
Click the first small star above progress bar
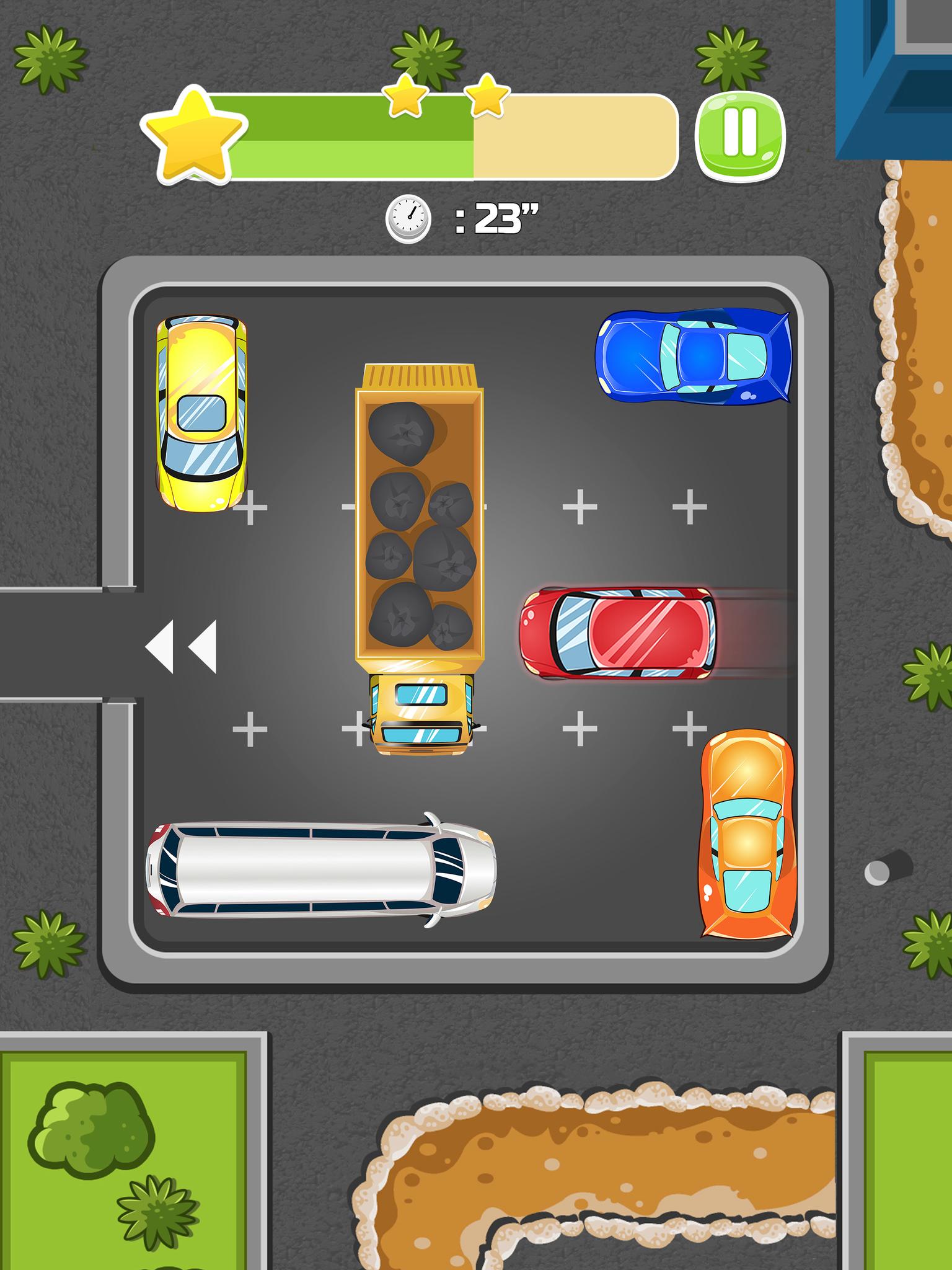point(403,97)
